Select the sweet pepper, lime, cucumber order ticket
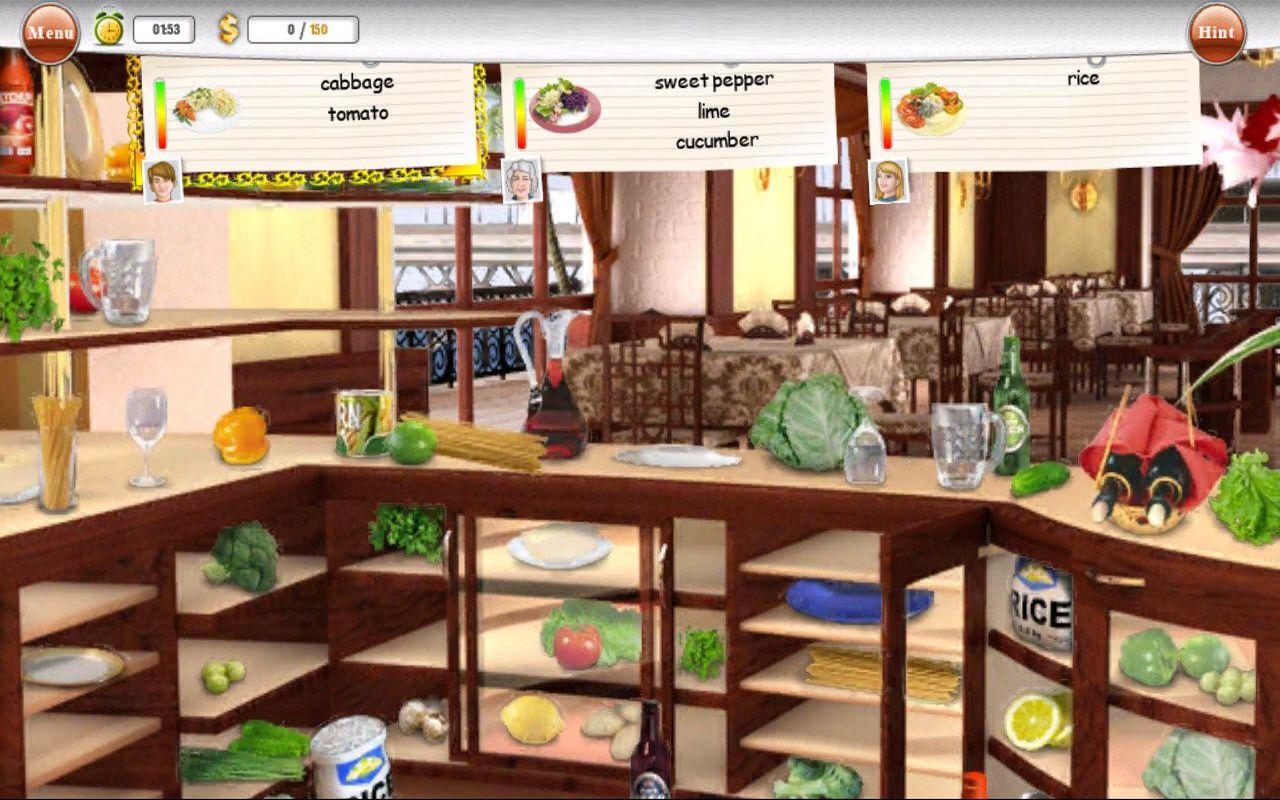This screenshot has height=800, width=1280. point(670,112)
